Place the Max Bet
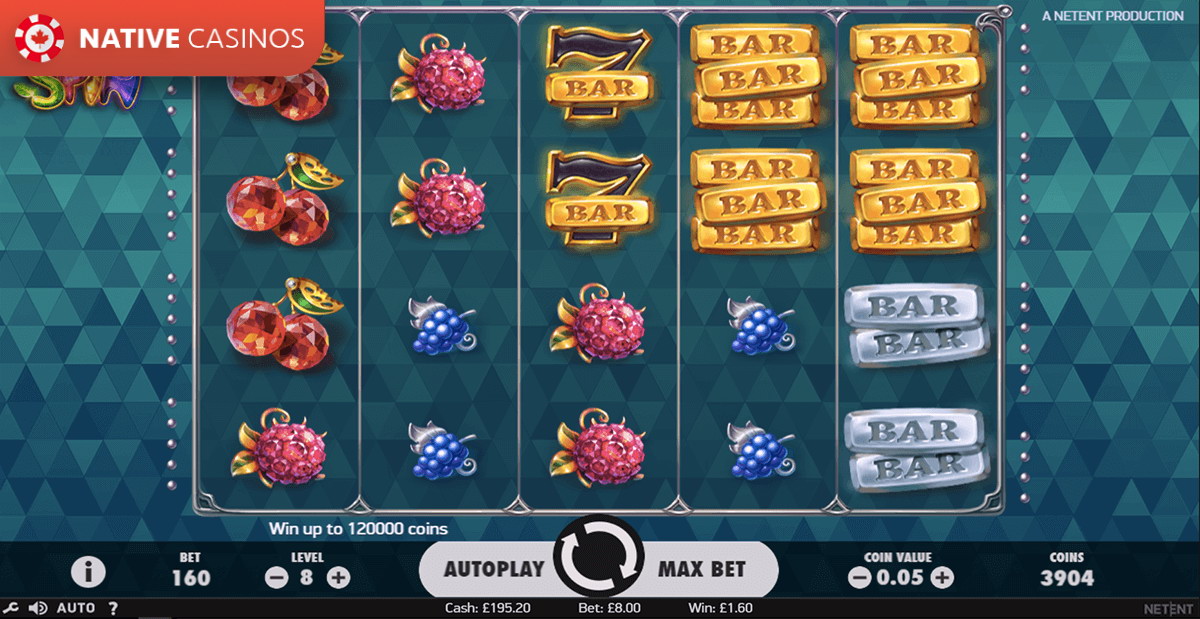Image resolution: width=1200 pixels, height=619 pixels. pyautogui.click(x=702, y=569)
